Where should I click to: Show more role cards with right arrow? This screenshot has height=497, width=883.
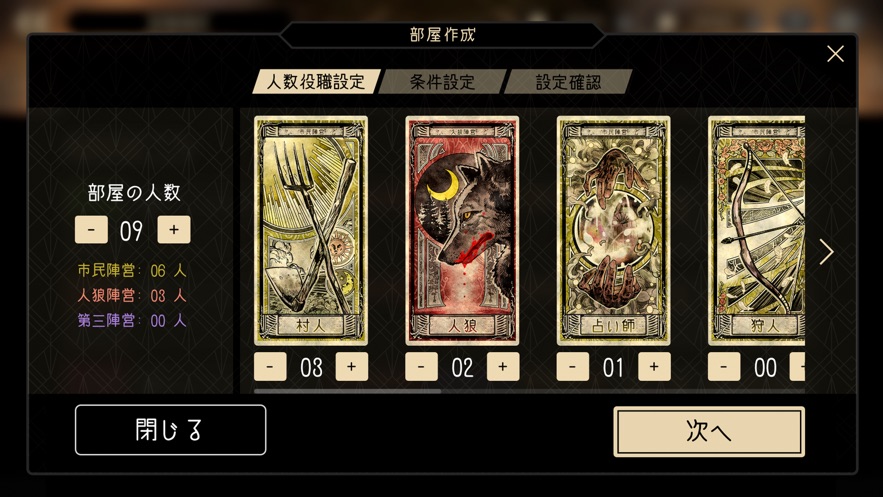coord(826,252)
